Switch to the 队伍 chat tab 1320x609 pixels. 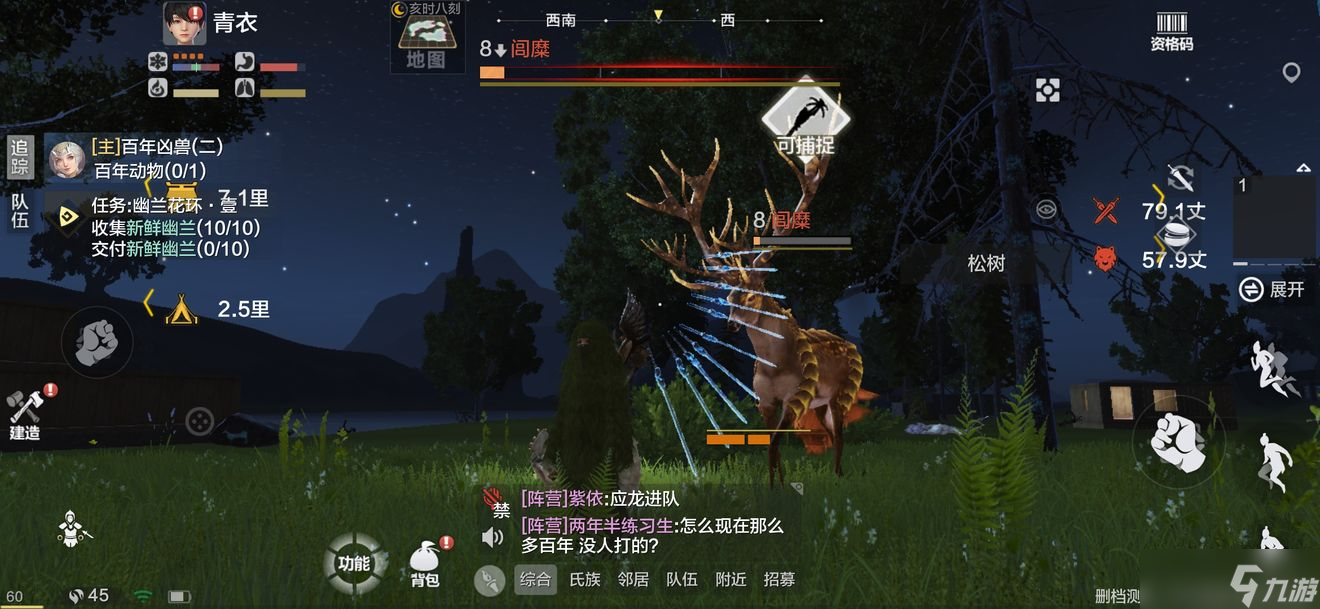682,579
